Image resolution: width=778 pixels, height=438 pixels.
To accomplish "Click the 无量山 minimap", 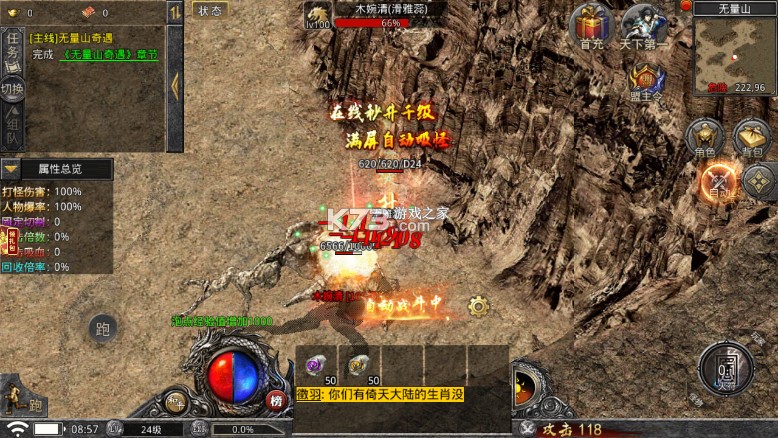I will 734,53.
